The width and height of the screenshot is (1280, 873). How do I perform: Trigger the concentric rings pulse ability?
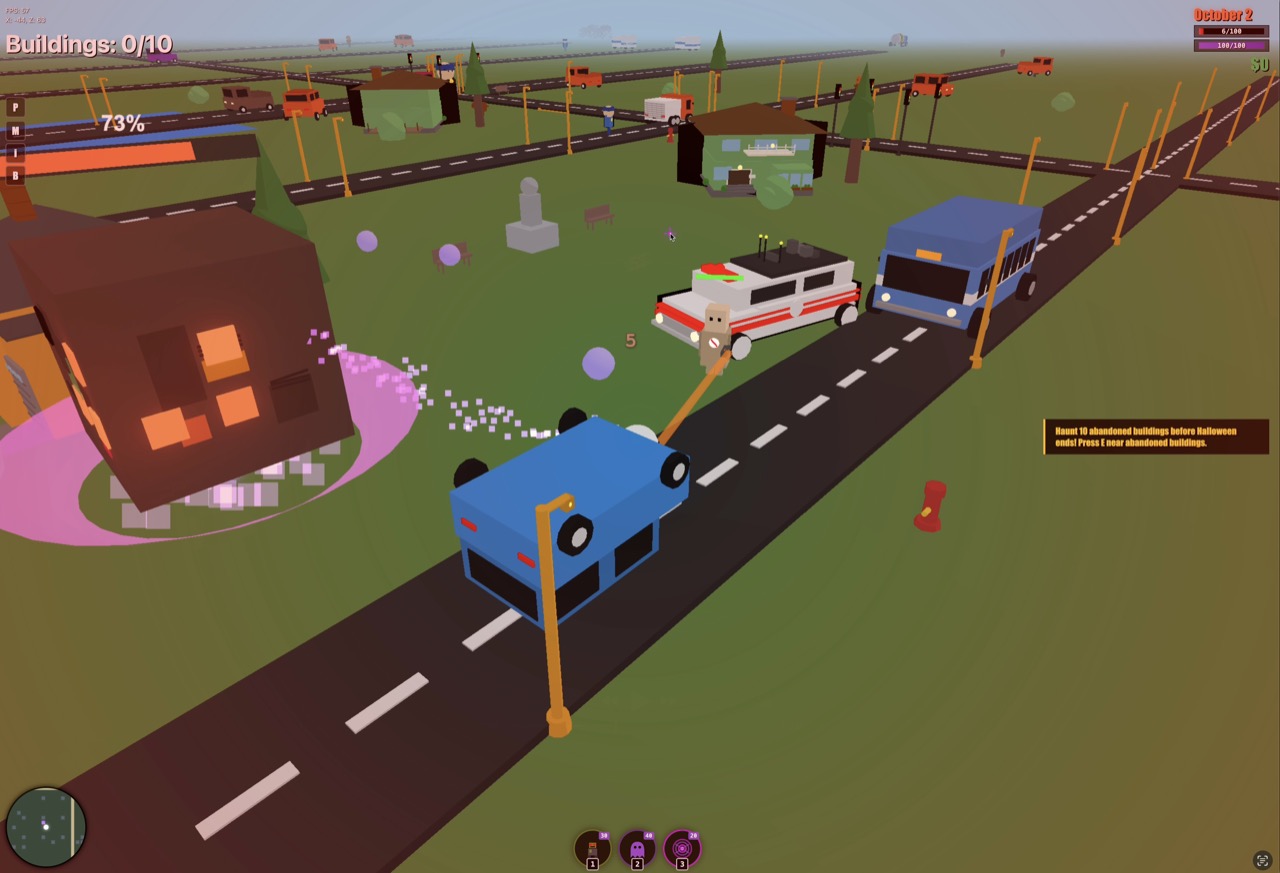click(682, 850)
